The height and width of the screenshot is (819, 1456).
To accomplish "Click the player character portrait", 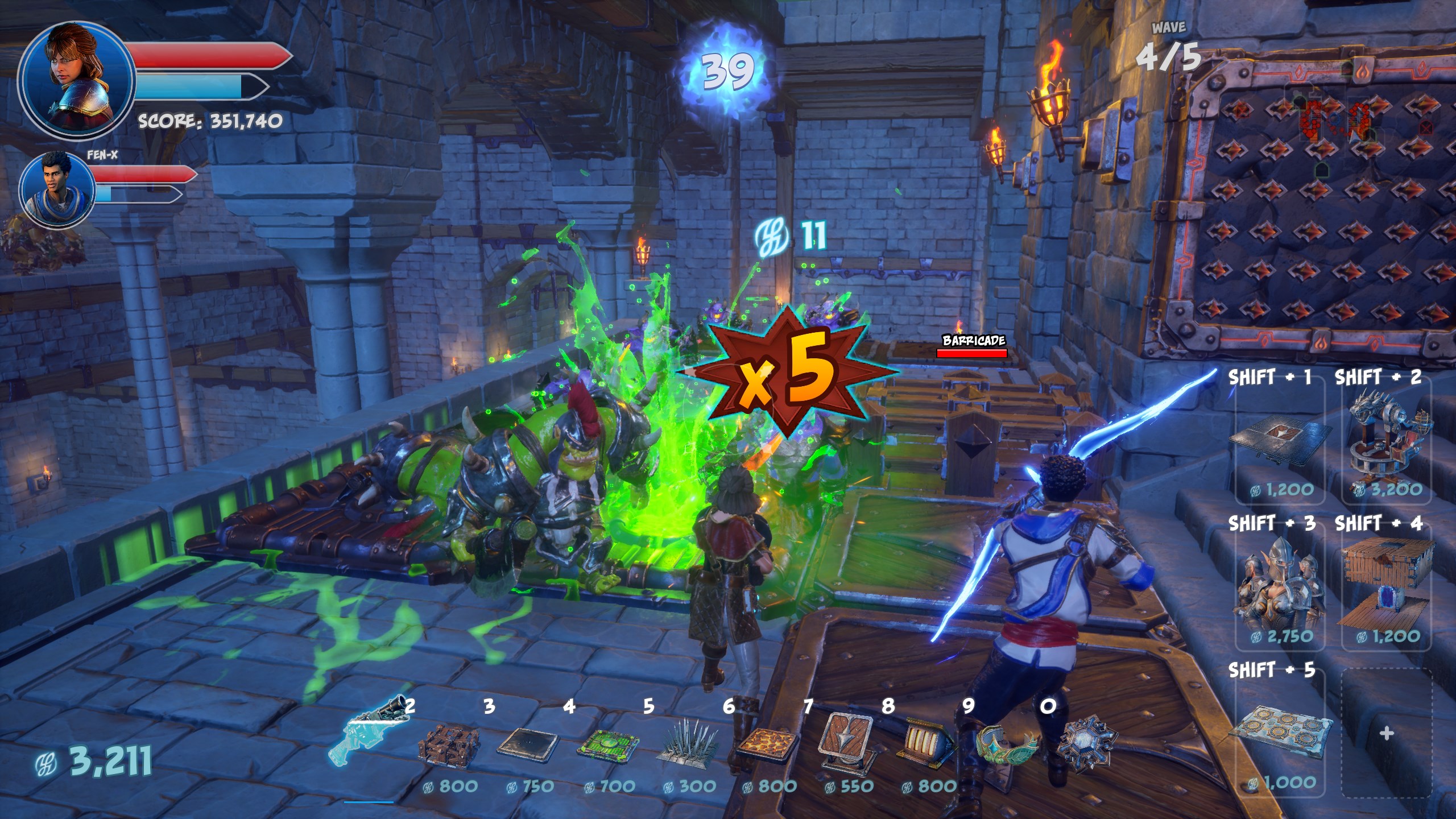I will coord(77,77).
